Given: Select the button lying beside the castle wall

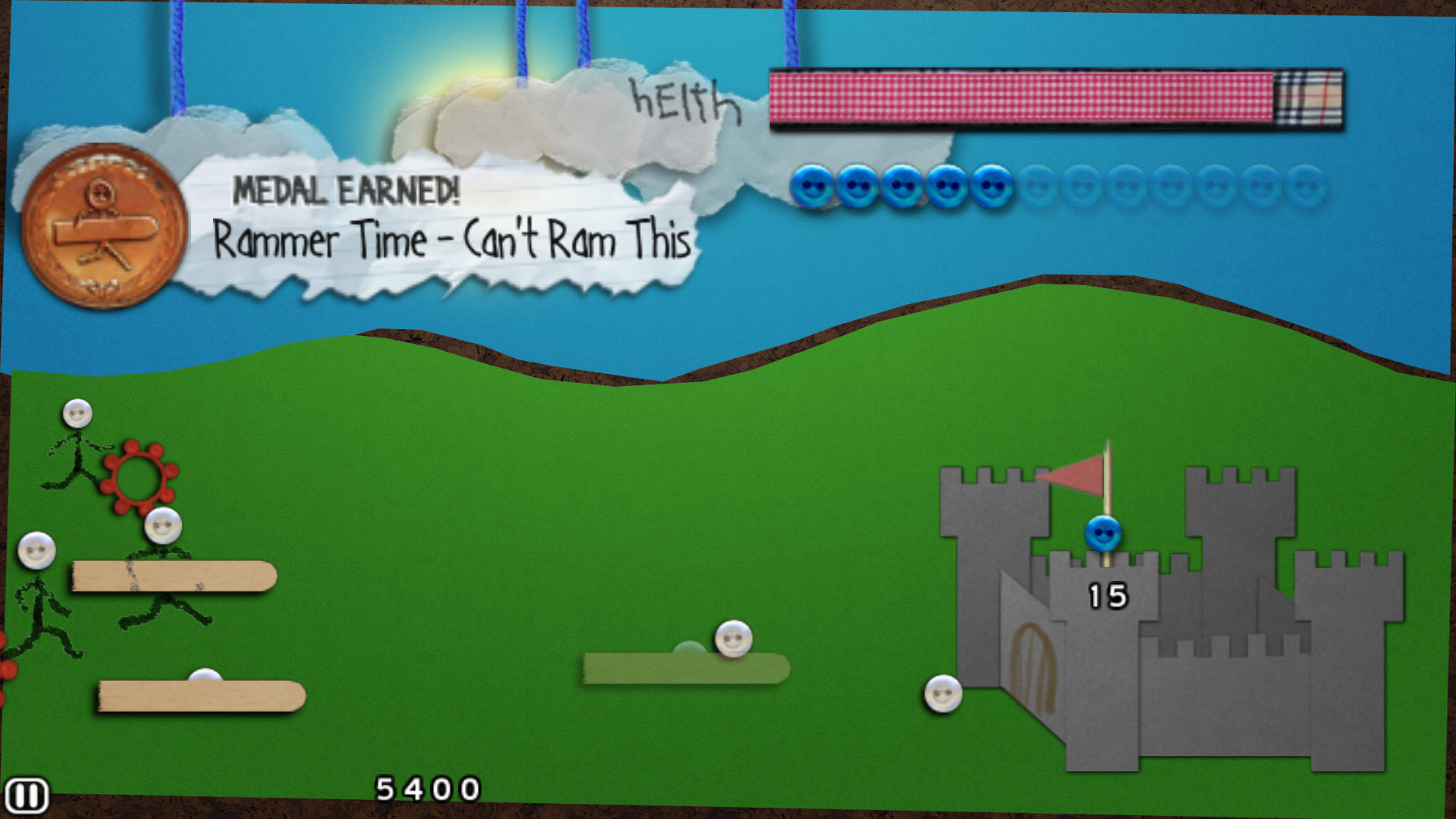Looking at the screenshot, I should tap(943, 693).
